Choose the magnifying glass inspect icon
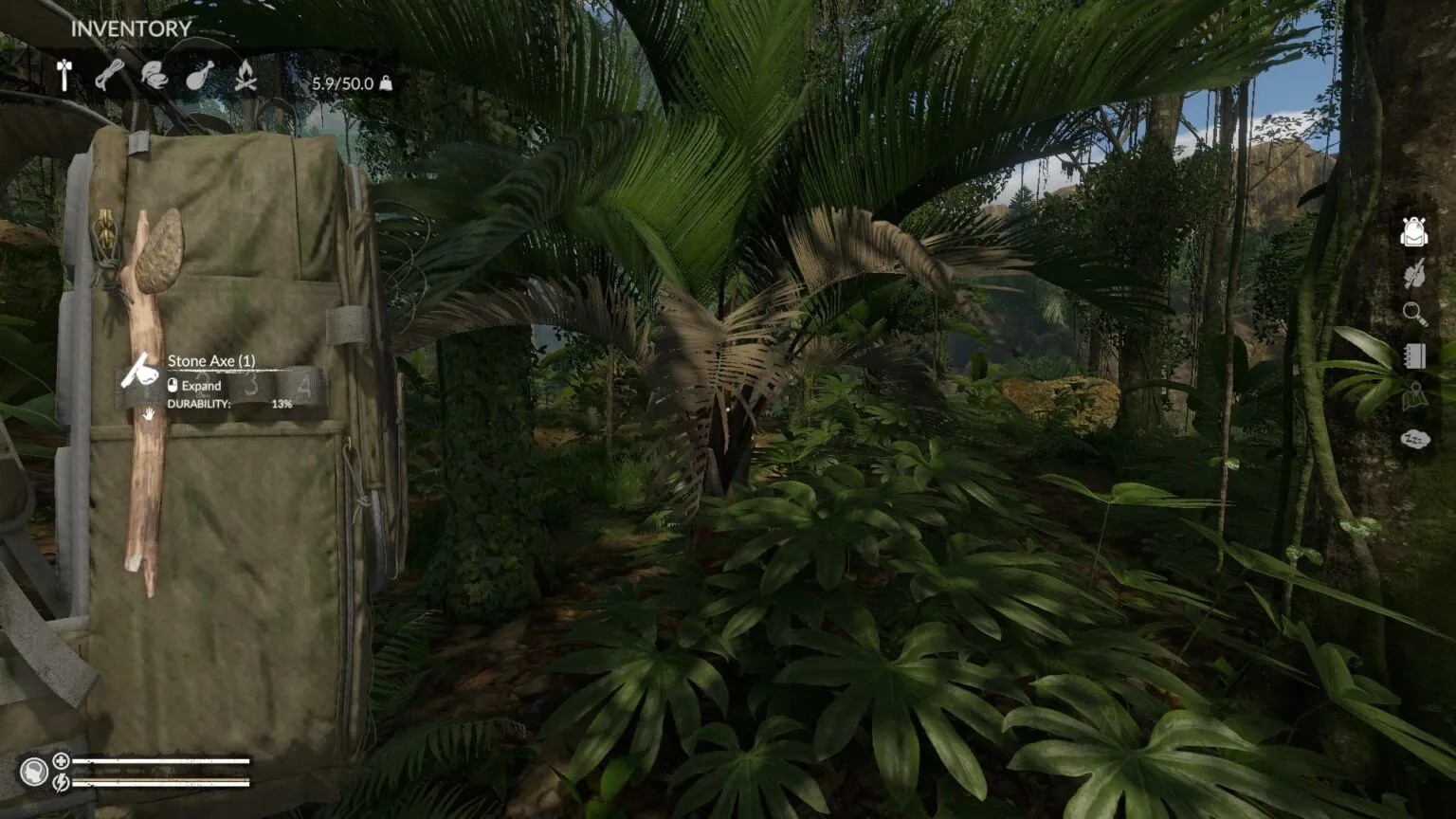Image resolution: width=1456 pixels, height=819 pixels. click(x=1413, y=314)
